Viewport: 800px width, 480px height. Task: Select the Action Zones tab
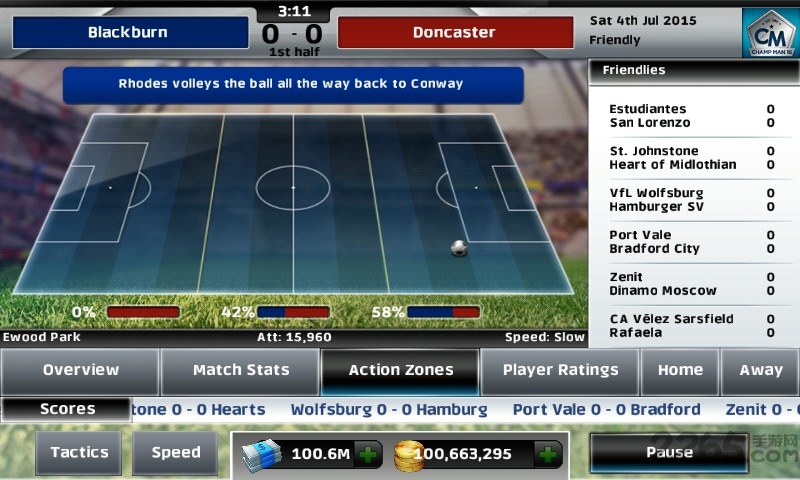point(400,371)
